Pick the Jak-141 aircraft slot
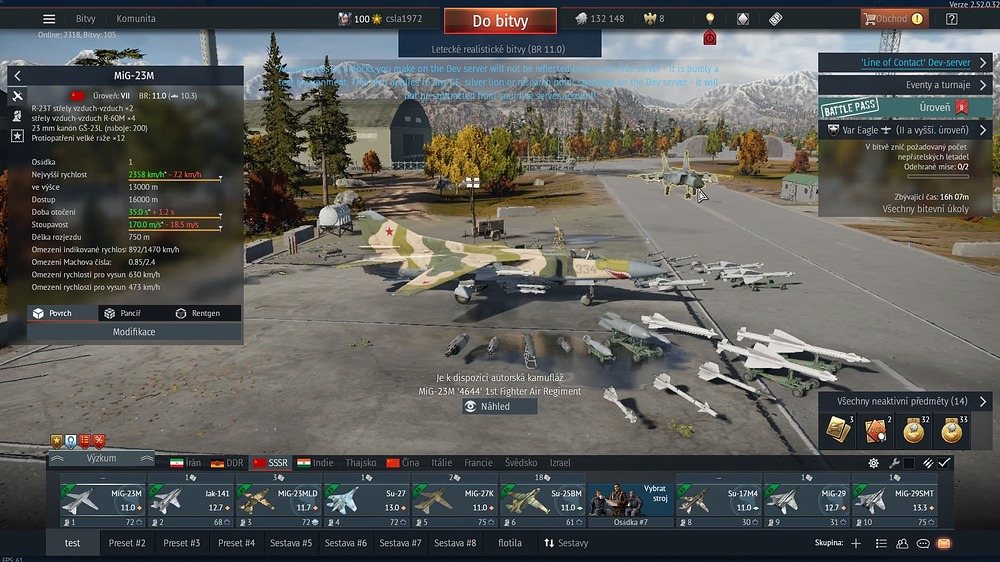 point(191,500)
